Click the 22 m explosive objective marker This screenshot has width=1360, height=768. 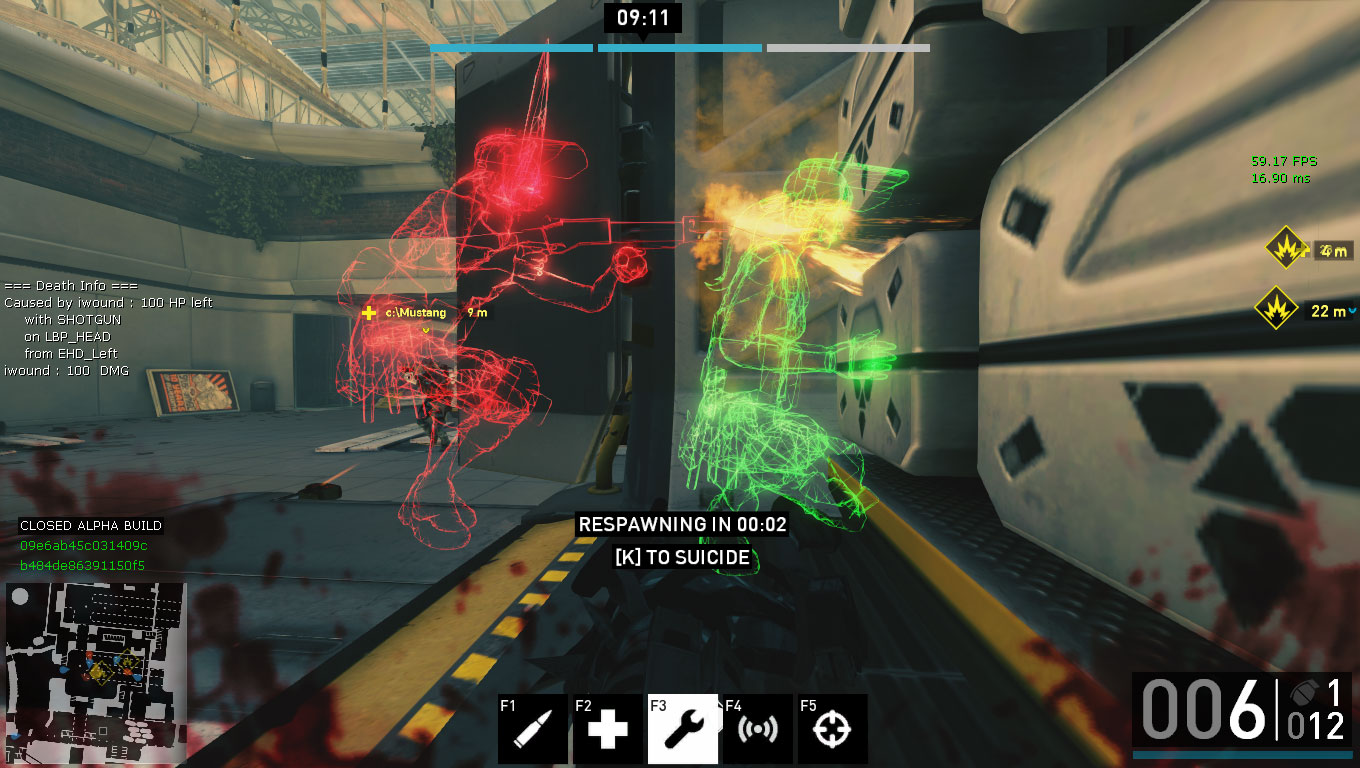point(1277,309)
